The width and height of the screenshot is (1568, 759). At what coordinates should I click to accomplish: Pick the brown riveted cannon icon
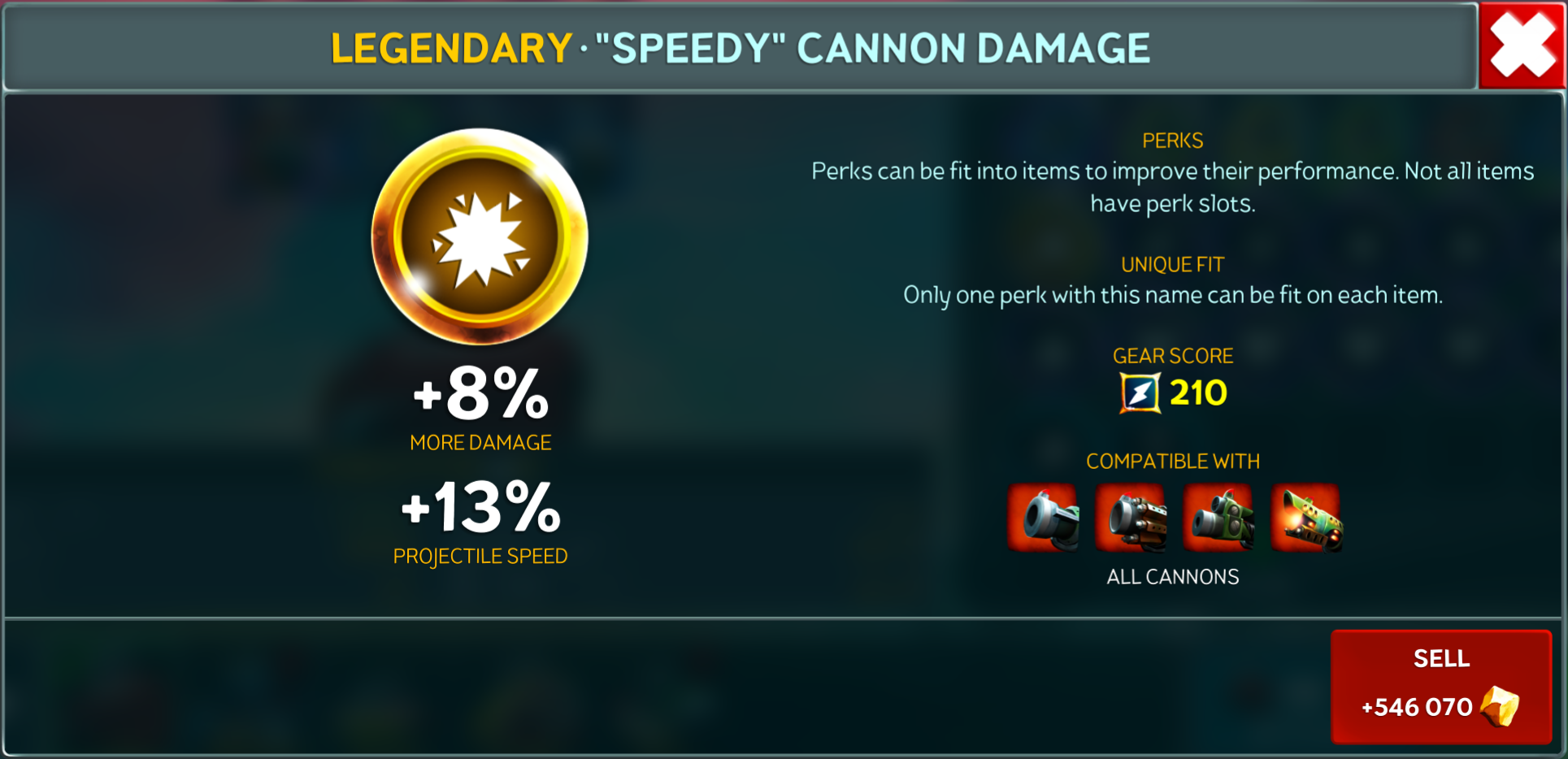click(x=1131, y=518)
